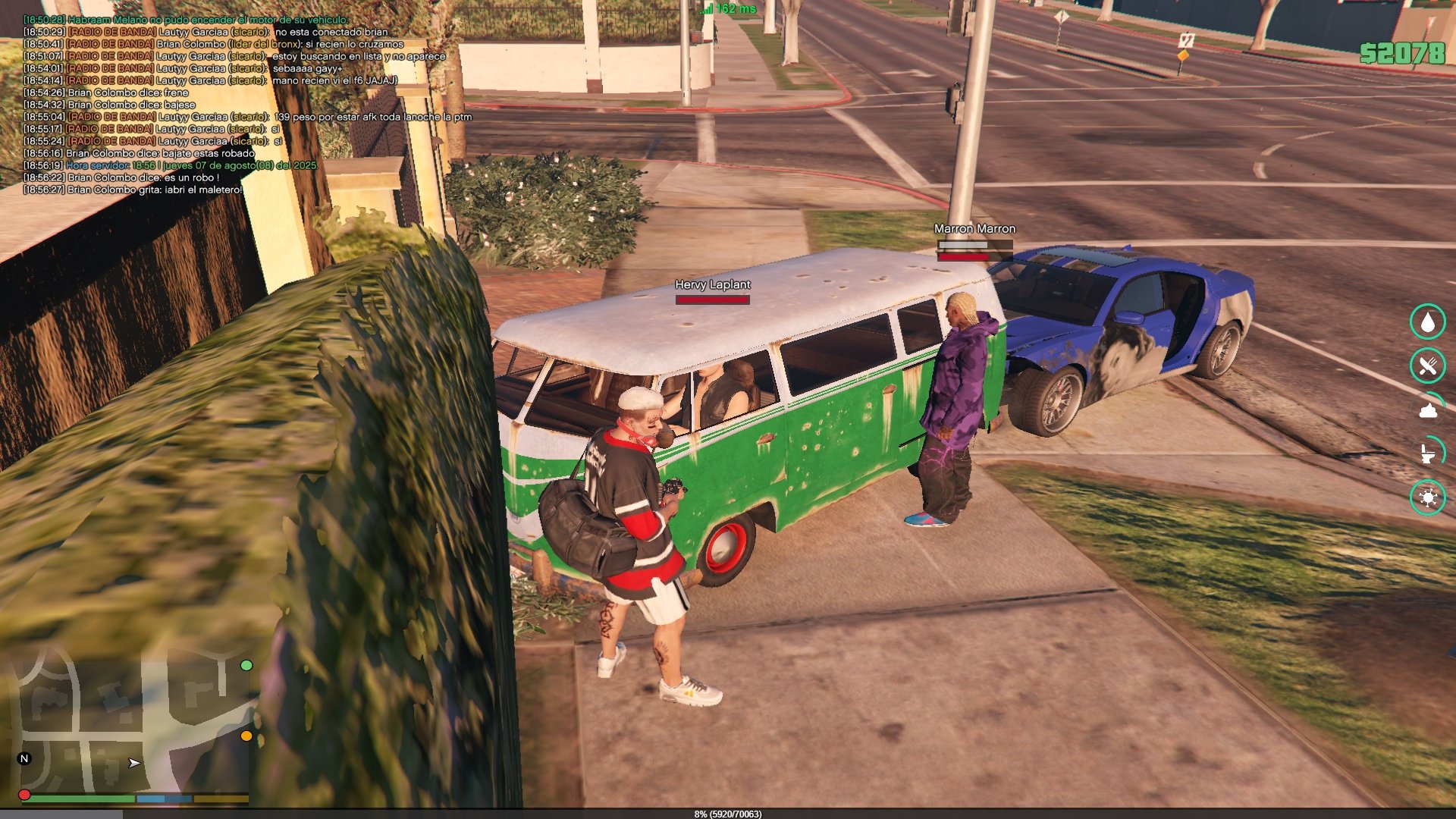This screenshot has width=1456, height=819.
Task: Click the water drop thirst icon
Action: (x=1428, y=322)
